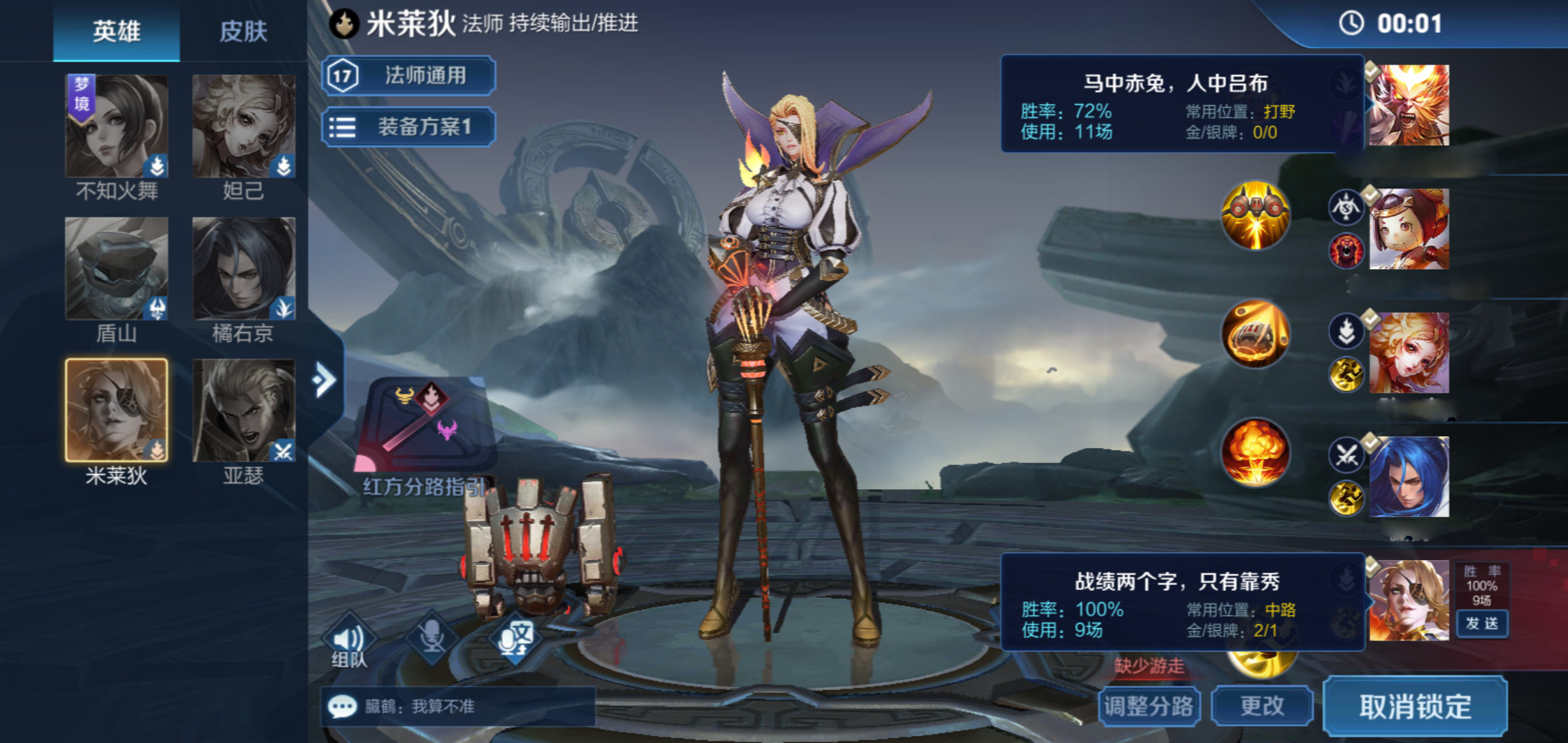The width and height of the screenshot is (1568, 743).
Task: Select hero 不知火舞 portrait
Action: (116, 127)
